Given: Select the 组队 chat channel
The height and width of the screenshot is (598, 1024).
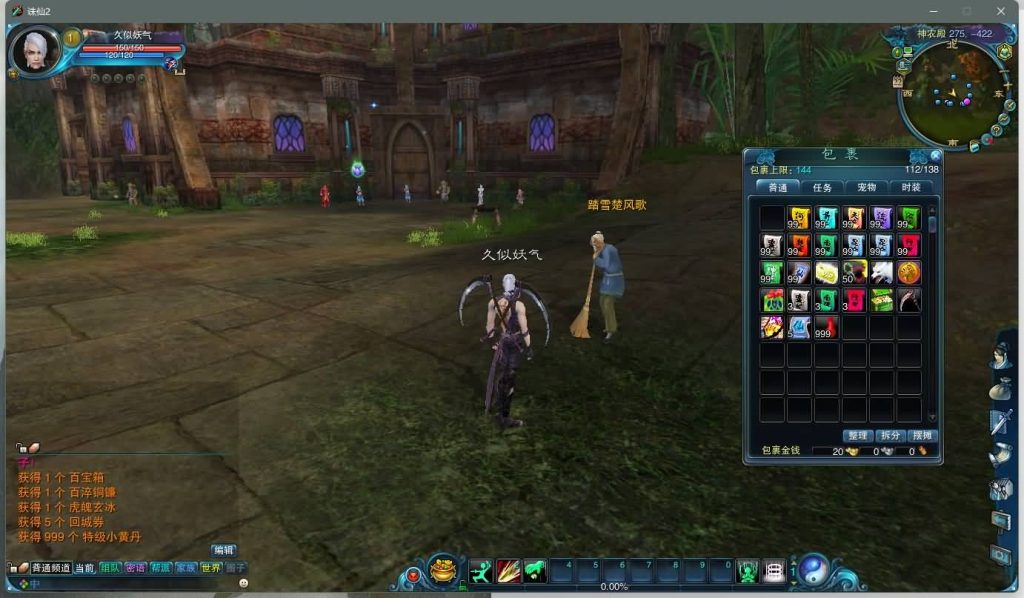Looking at the screenshot, I should pos(110,568).
